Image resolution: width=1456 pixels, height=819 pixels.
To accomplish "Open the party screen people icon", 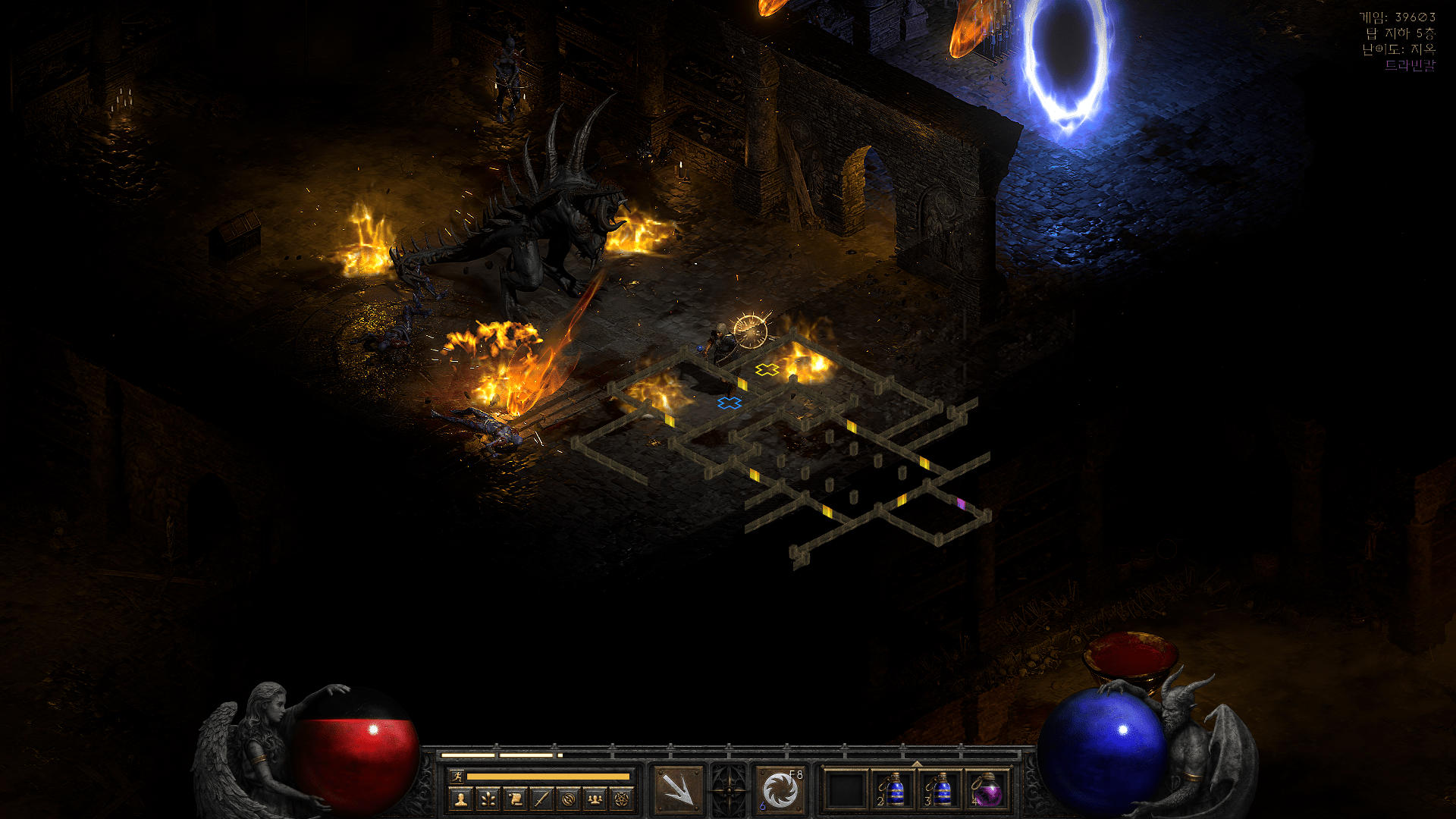I will pyautogui.click(x=595, y=799).
